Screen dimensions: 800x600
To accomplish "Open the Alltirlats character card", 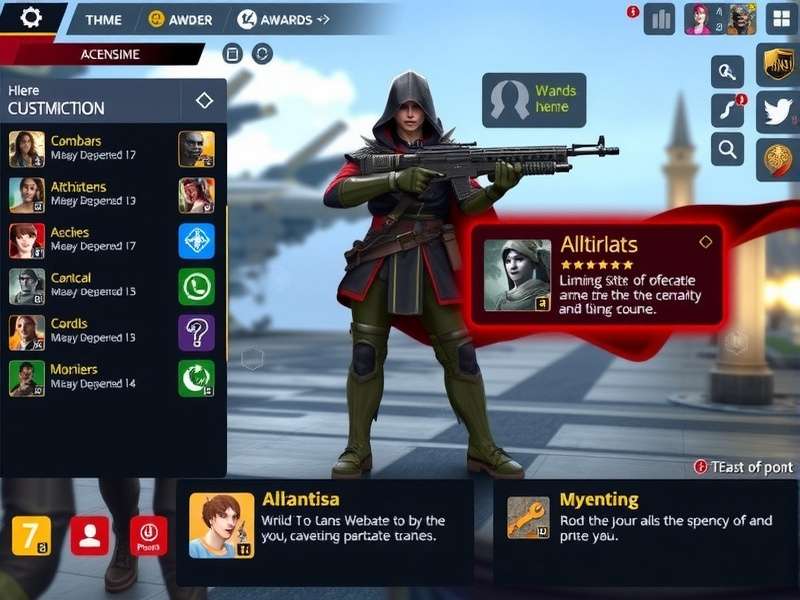I will [596, 274].
